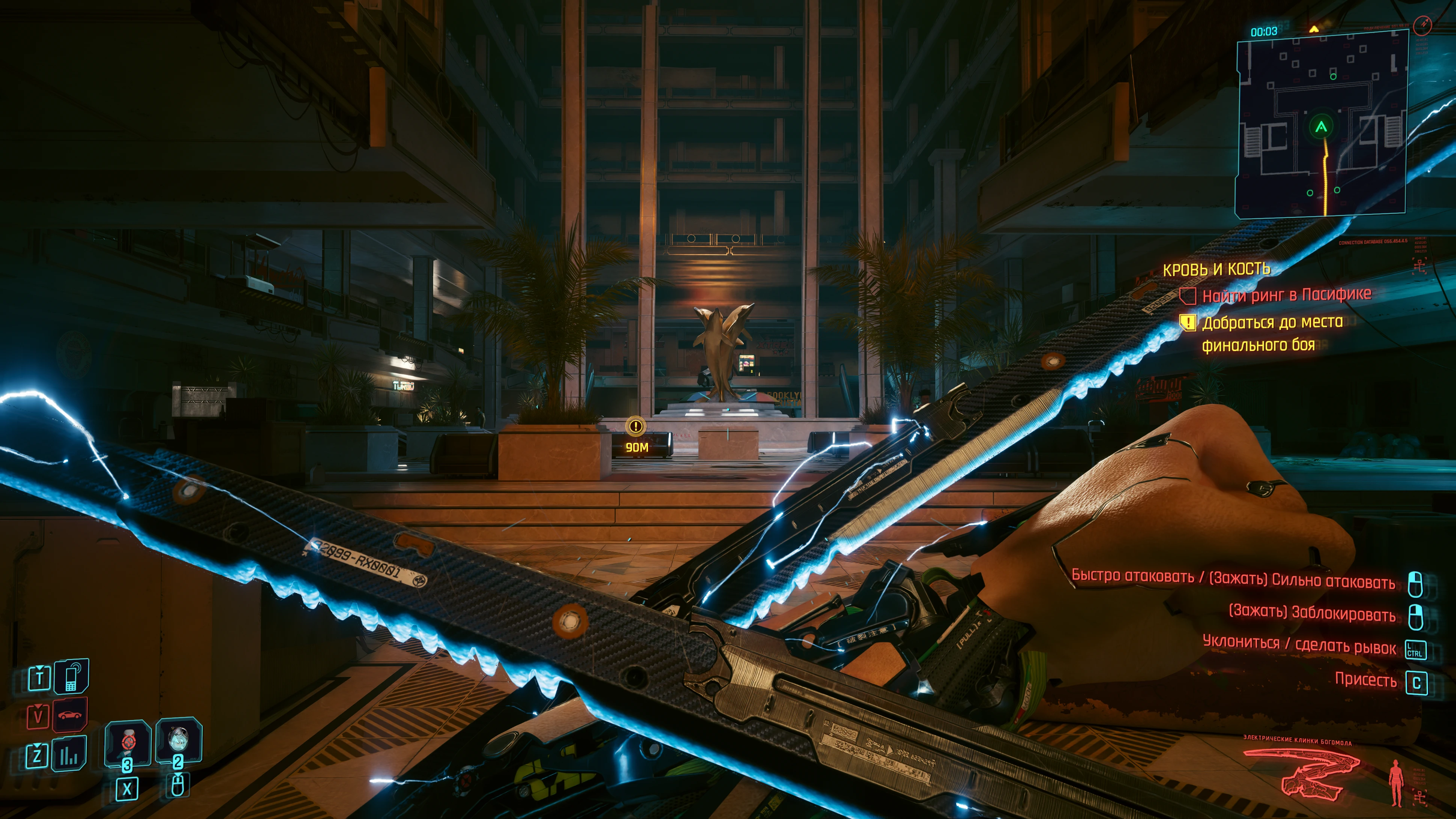Click the player arrow on the minimap

(x=1321, y=127)
